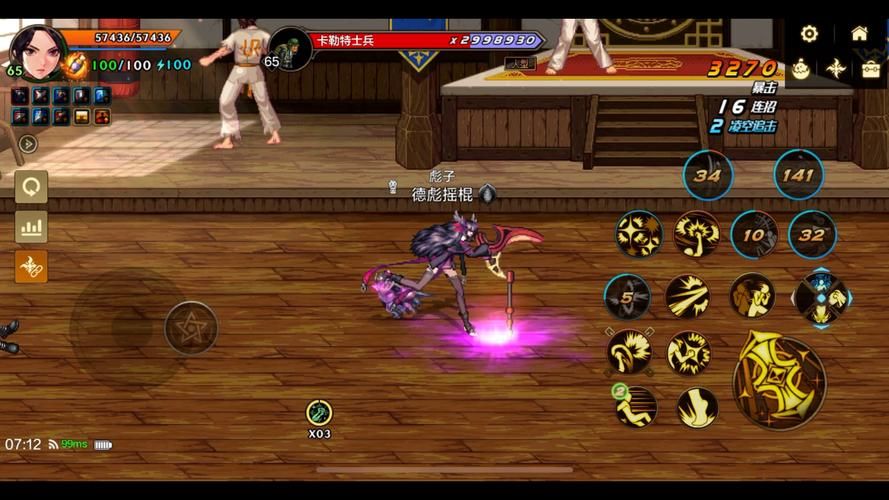Activate the foot kick skill

(696, 407)
